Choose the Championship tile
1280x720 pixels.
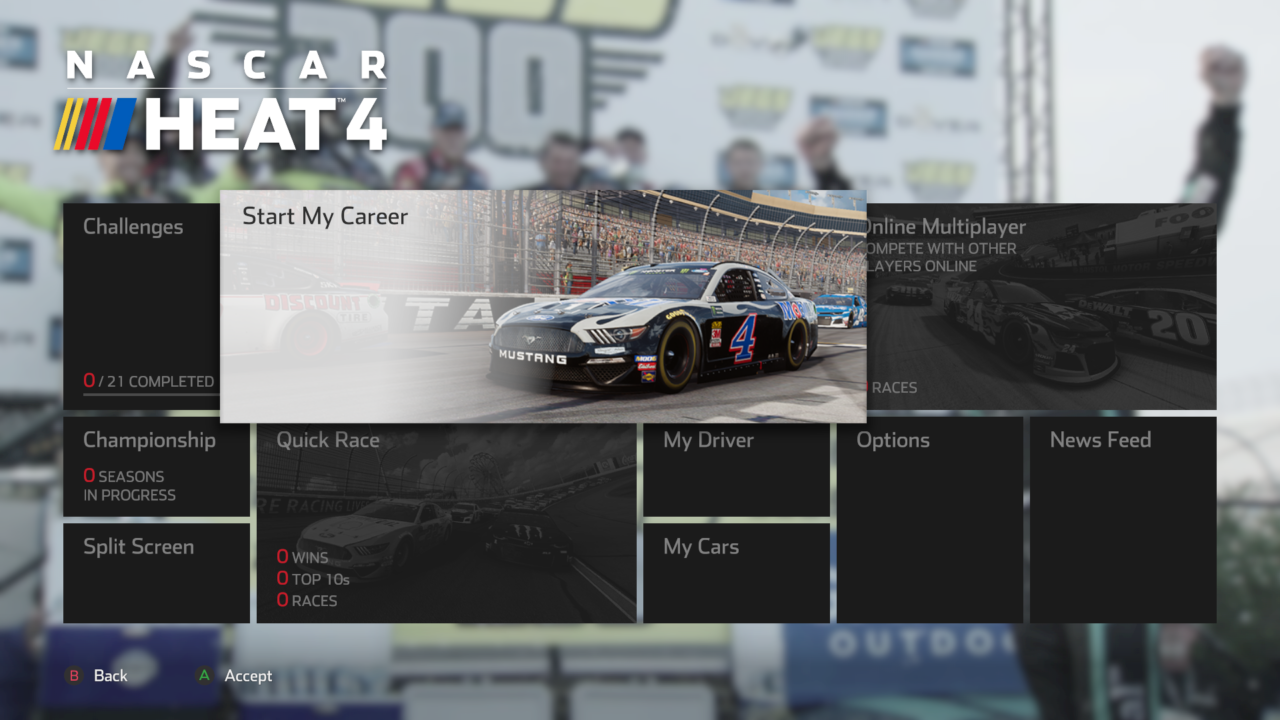(x=156, y=466)
